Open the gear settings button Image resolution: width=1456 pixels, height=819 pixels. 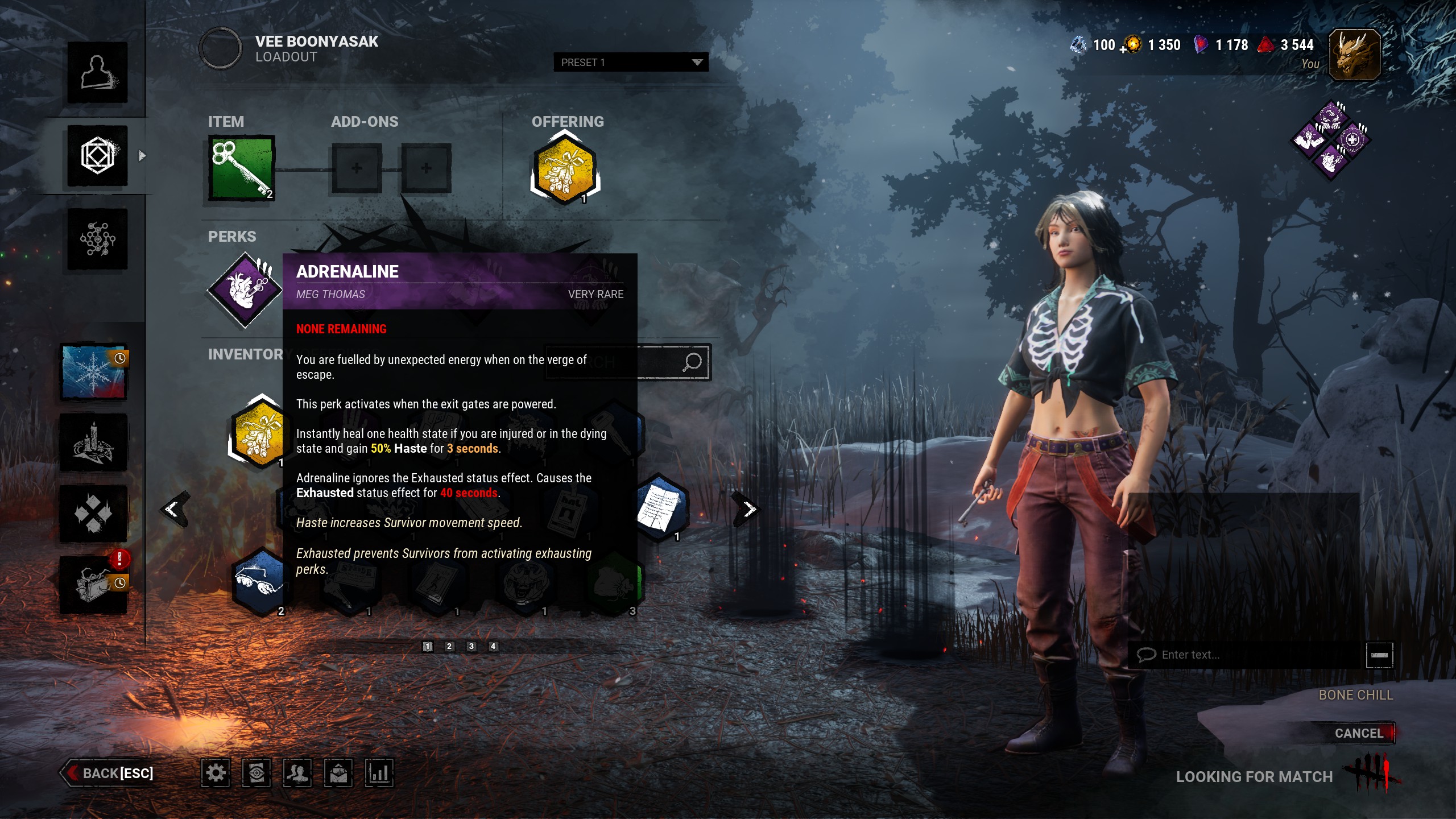pyautogui.click(x=216, y=773)
